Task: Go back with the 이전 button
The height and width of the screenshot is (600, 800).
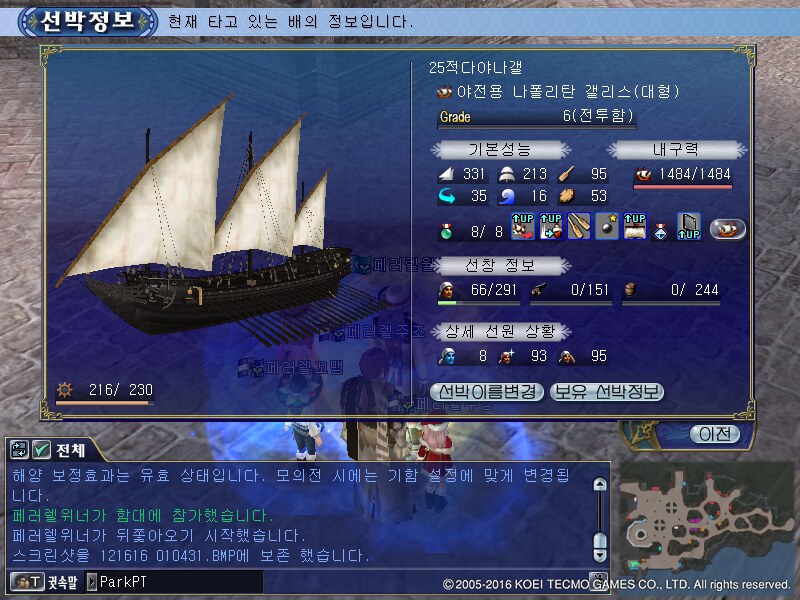Action: (714, 434)
